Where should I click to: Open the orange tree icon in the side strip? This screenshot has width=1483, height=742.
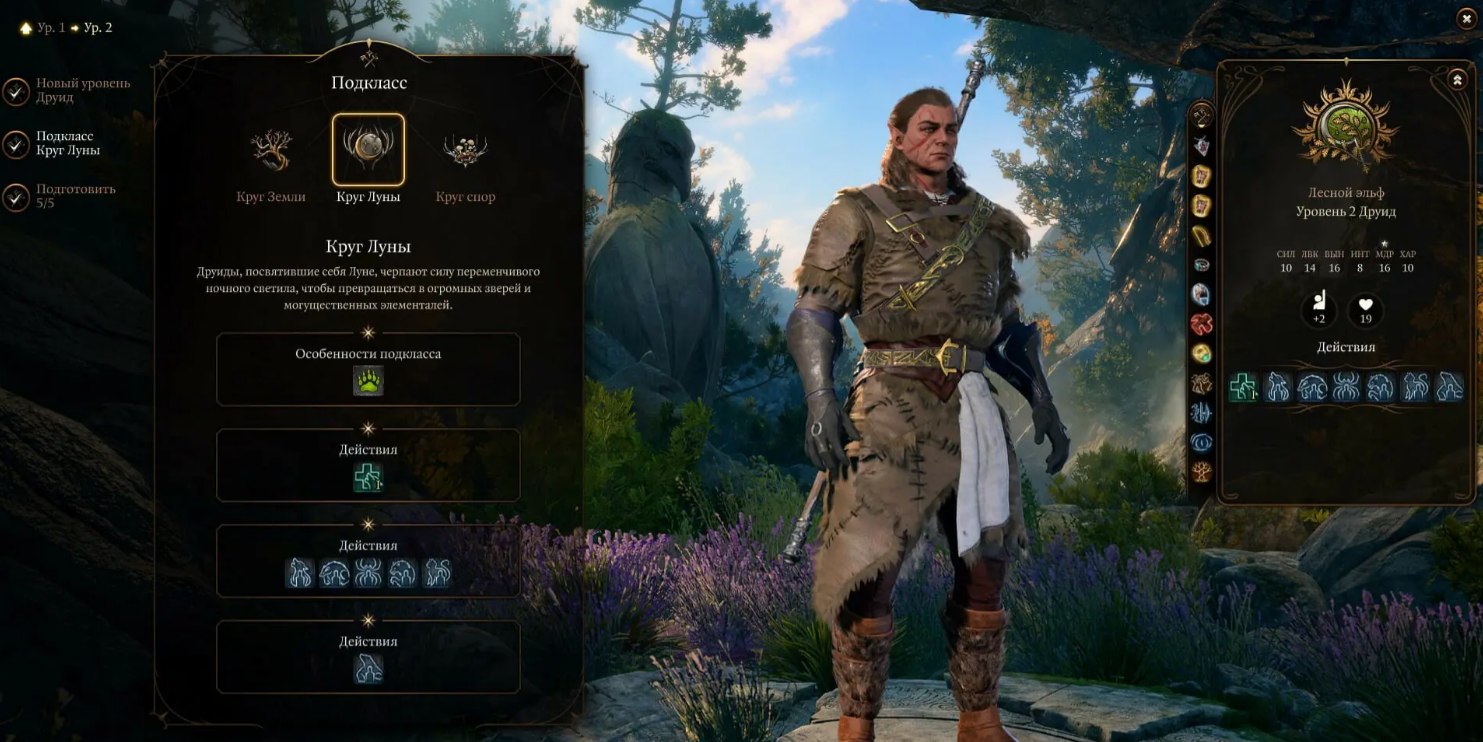pos(1201,471)
